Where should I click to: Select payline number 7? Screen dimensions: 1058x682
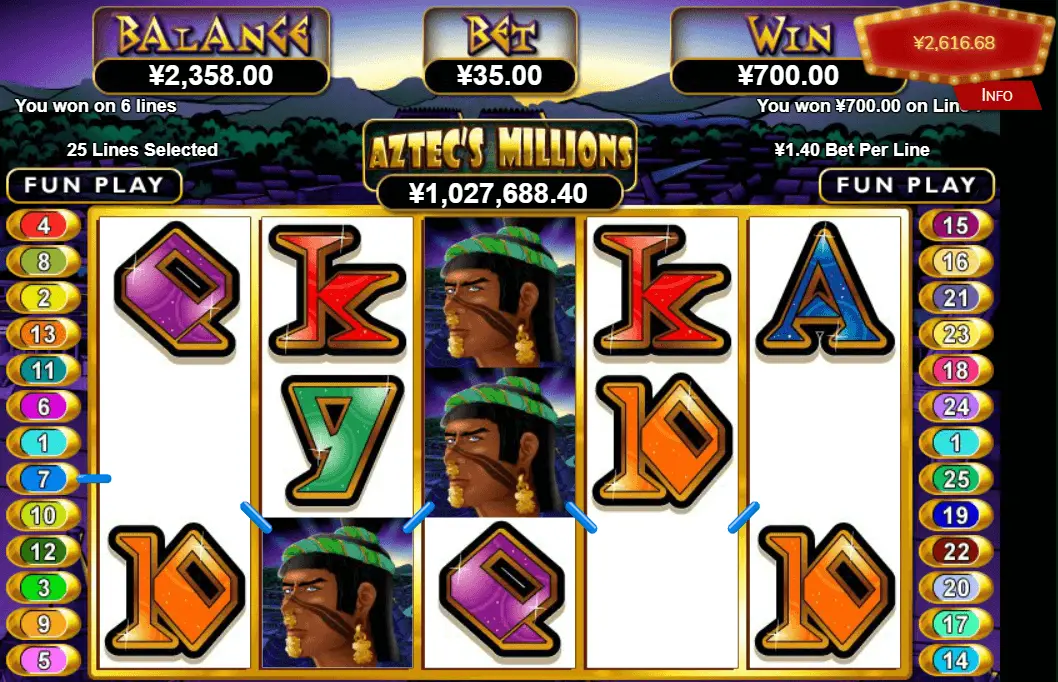click(43, 479)
